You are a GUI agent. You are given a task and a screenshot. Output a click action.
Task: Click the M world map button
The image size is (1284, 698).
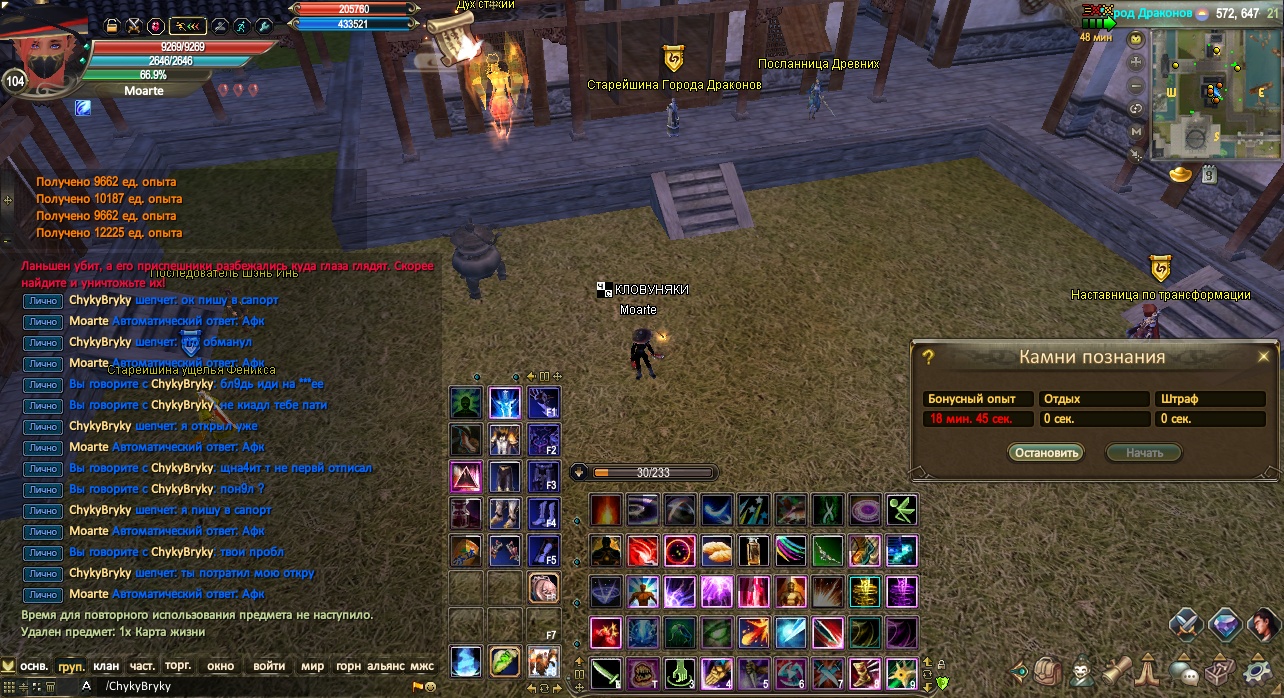coord(1136,131)
